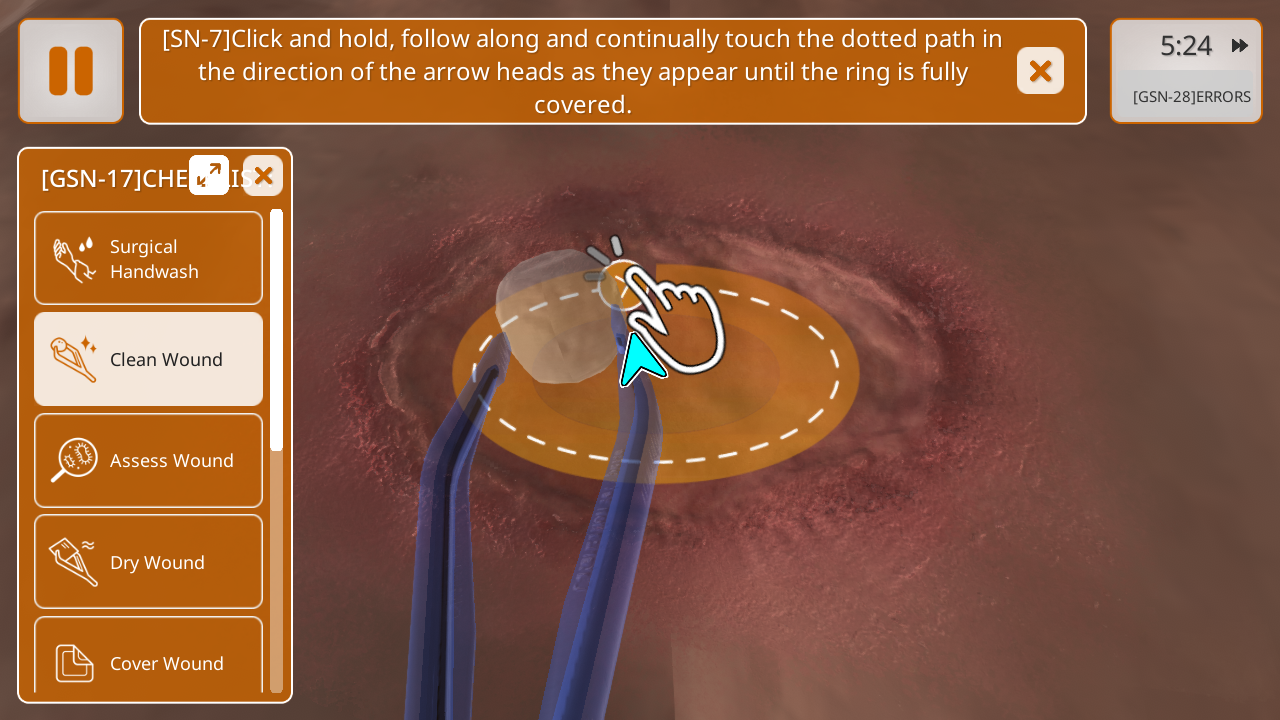Expand the checklist panel
This screenshot has height=720, width=1280.
[209, 175]
